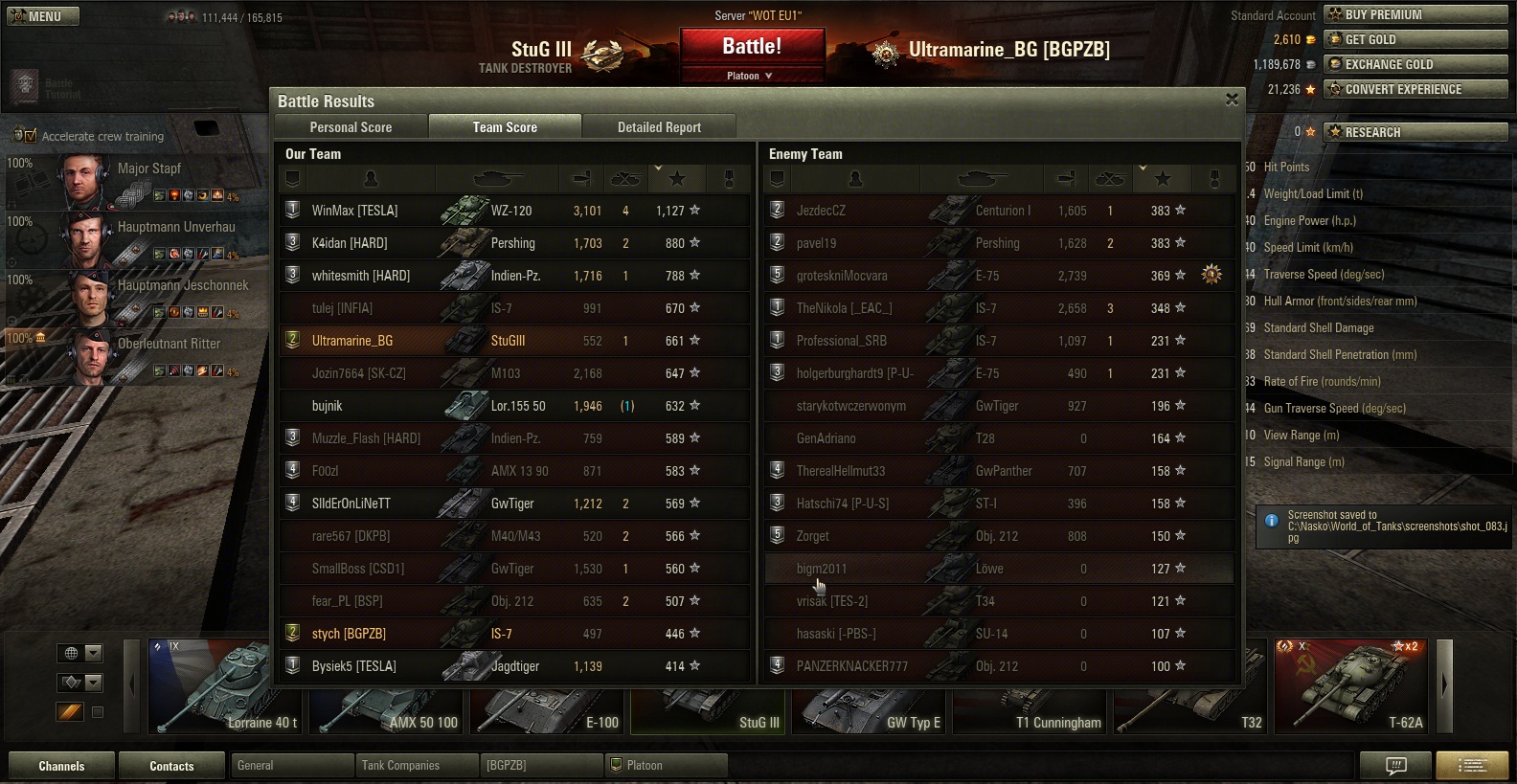Click the BUY PREMIUM button
1517x784 pixels.
coord(1415,14)
